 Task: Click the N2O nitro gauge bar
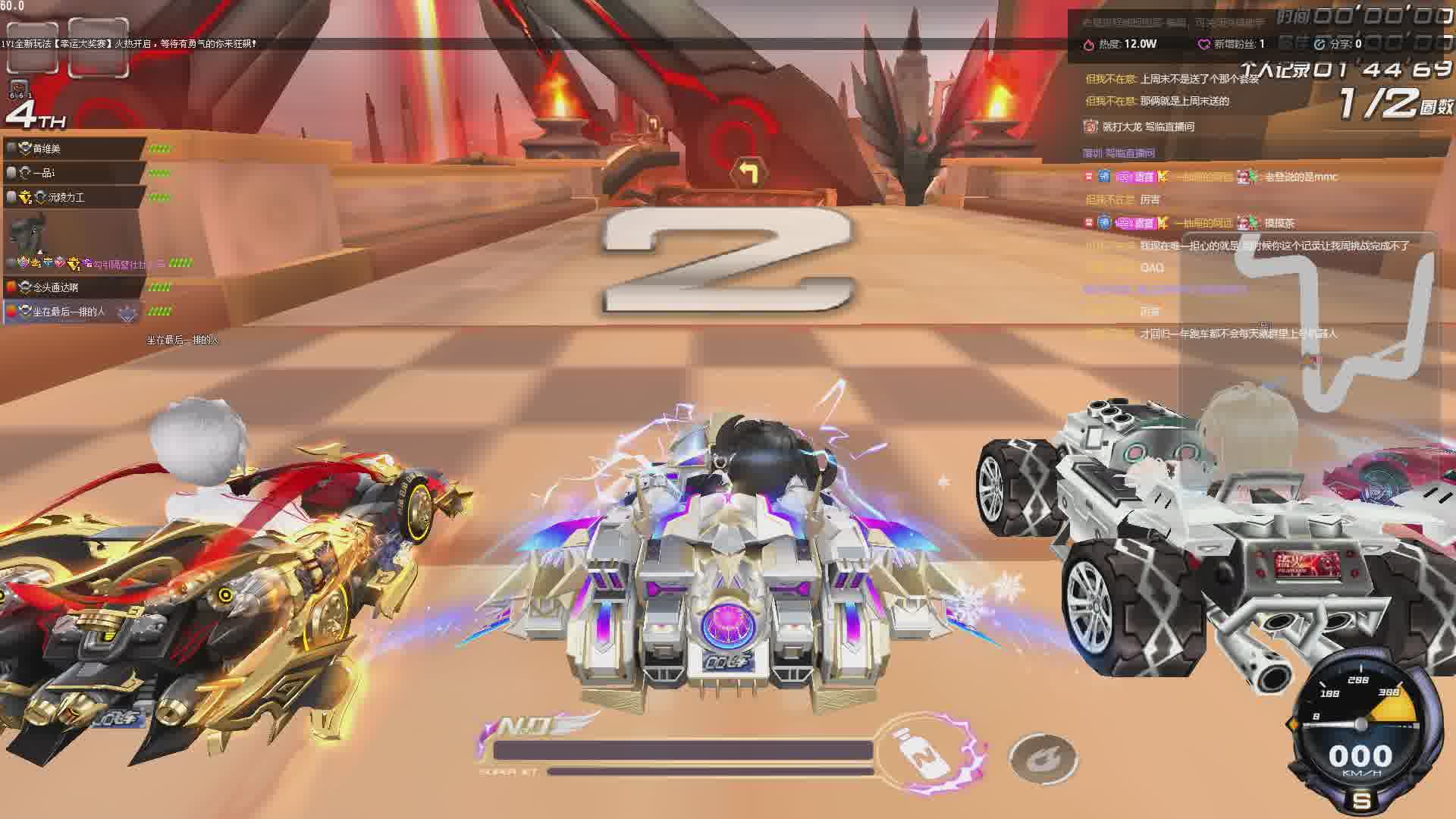(x=682, y=751)
